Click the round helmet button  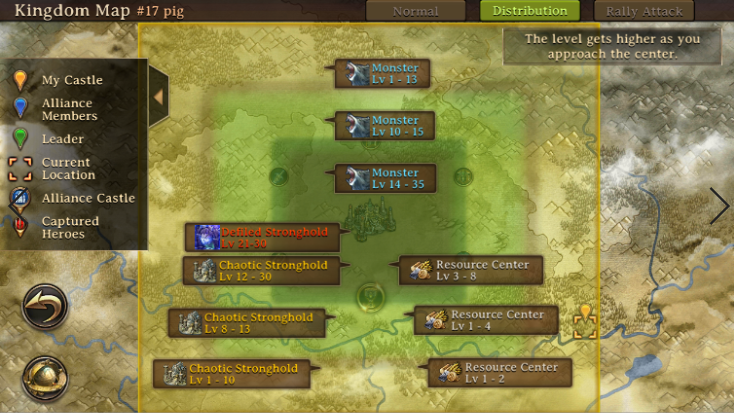45,377
